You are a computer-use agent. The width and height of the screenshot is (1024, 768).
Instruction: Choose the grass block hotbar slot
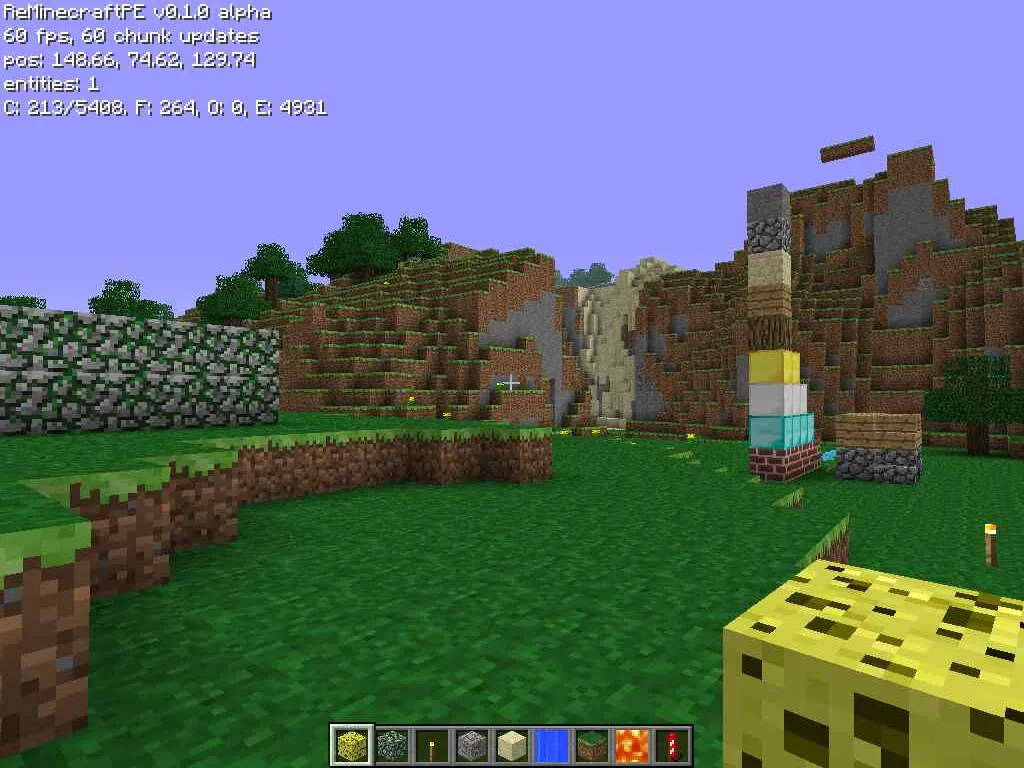tap(592, 745)
